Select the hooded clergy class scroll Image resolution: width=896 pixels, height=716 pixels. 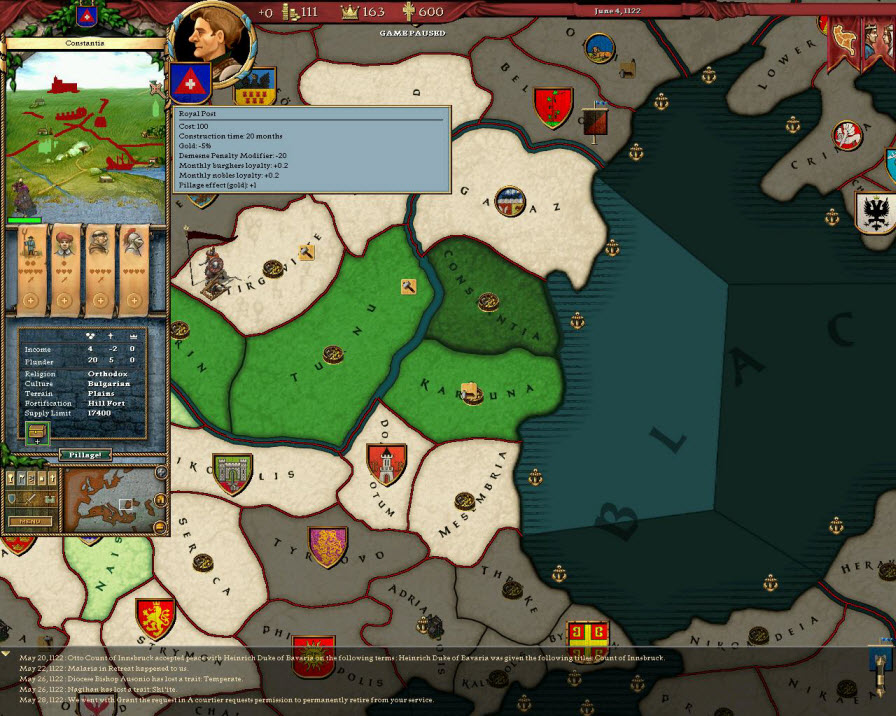pos(98,266)
